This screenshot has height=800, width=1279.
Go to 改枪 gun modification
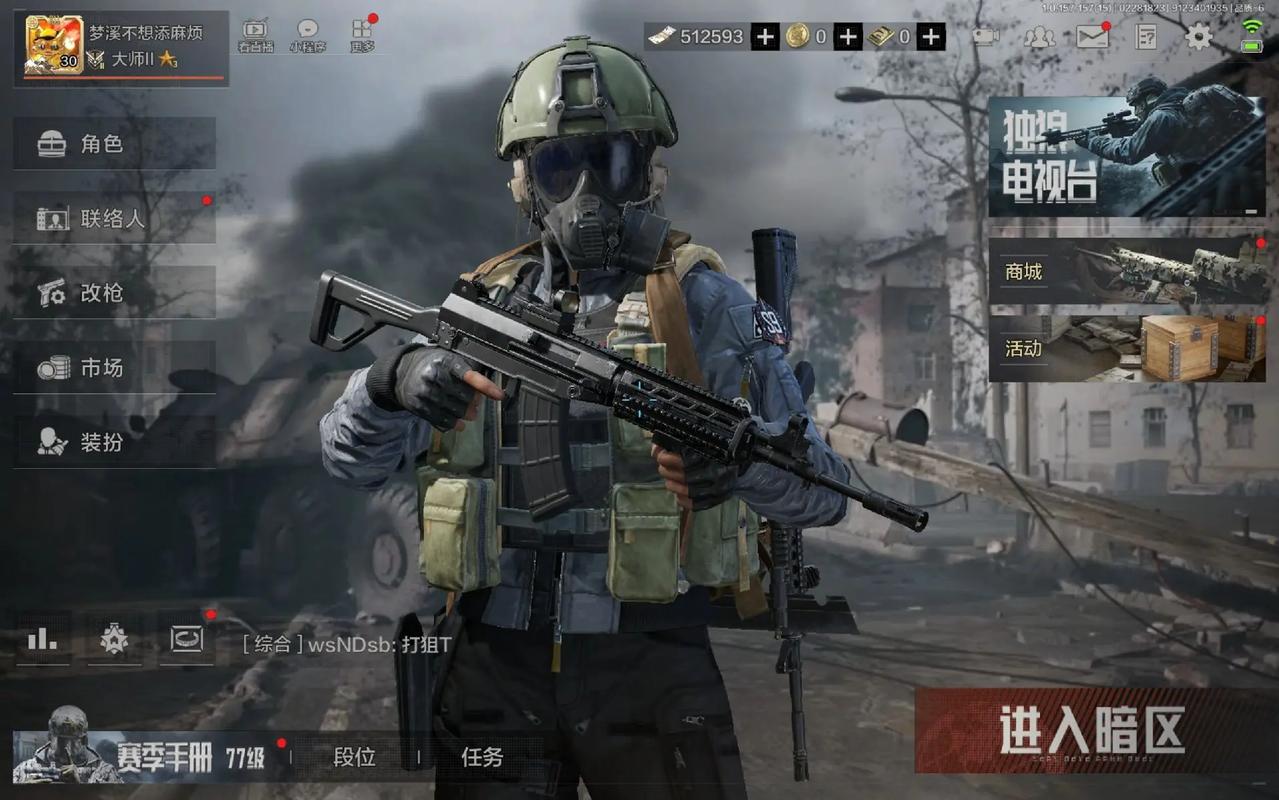(114, 293)
